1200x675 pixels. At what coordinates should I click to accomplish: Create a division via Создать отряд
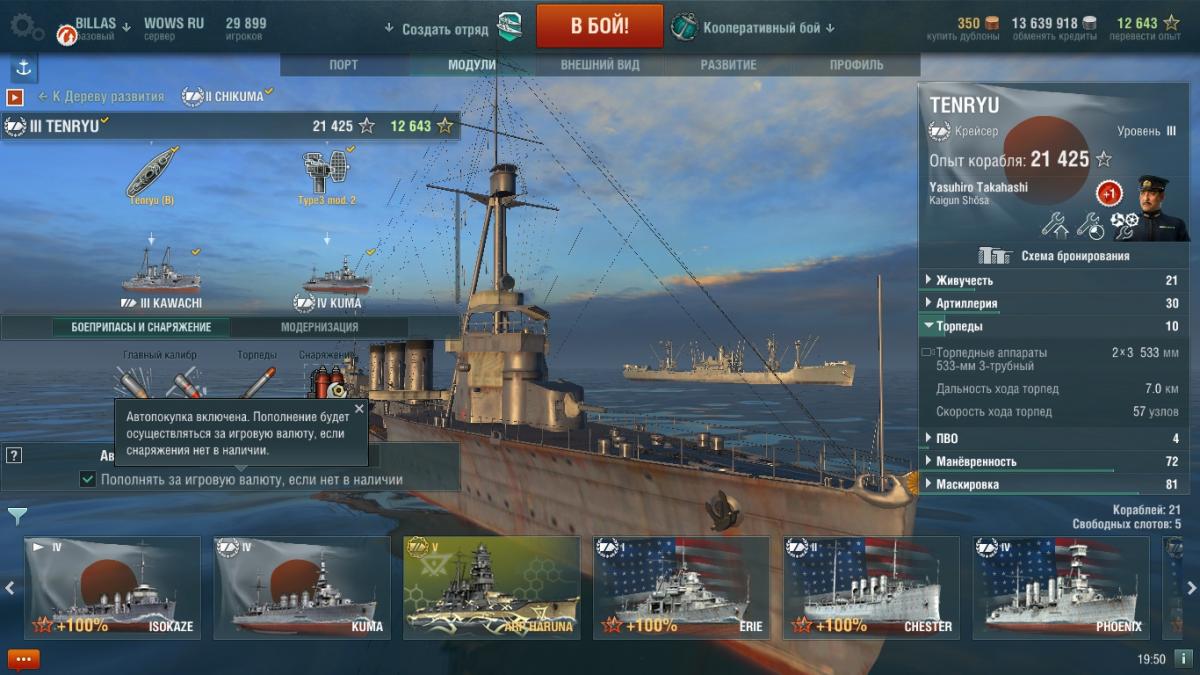[x=444, y=29]
